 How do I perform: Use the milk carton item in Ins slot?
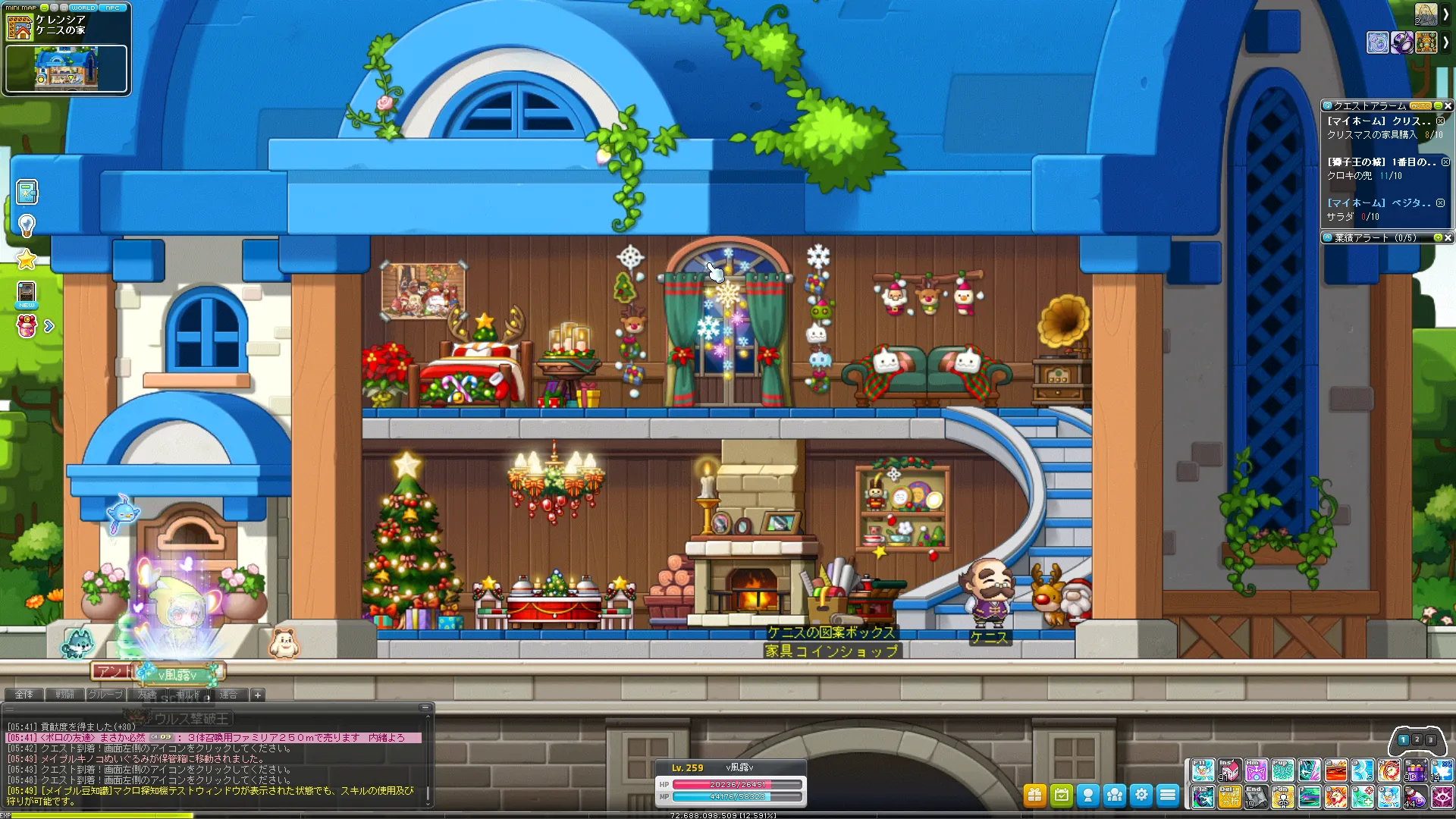pyautogui.click(x=1229, y=770)
